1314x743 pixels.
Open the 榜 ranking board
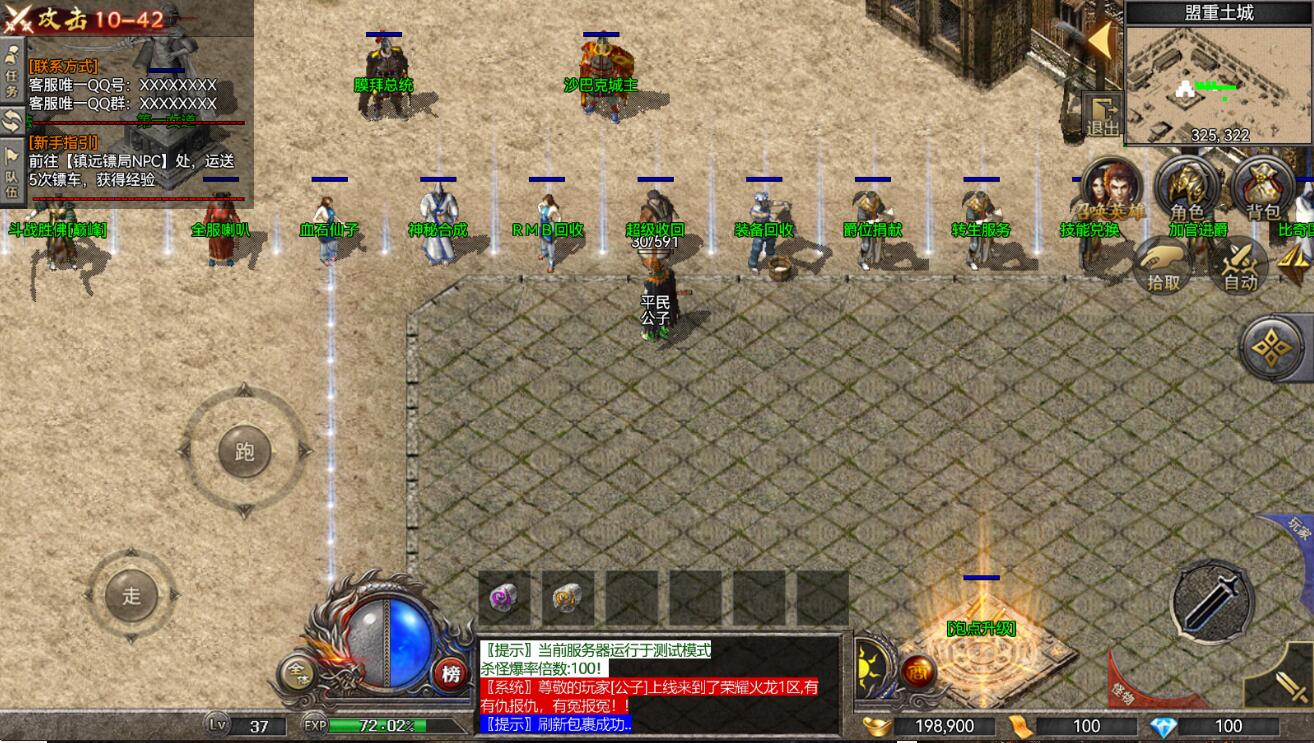tap(451, 674)
